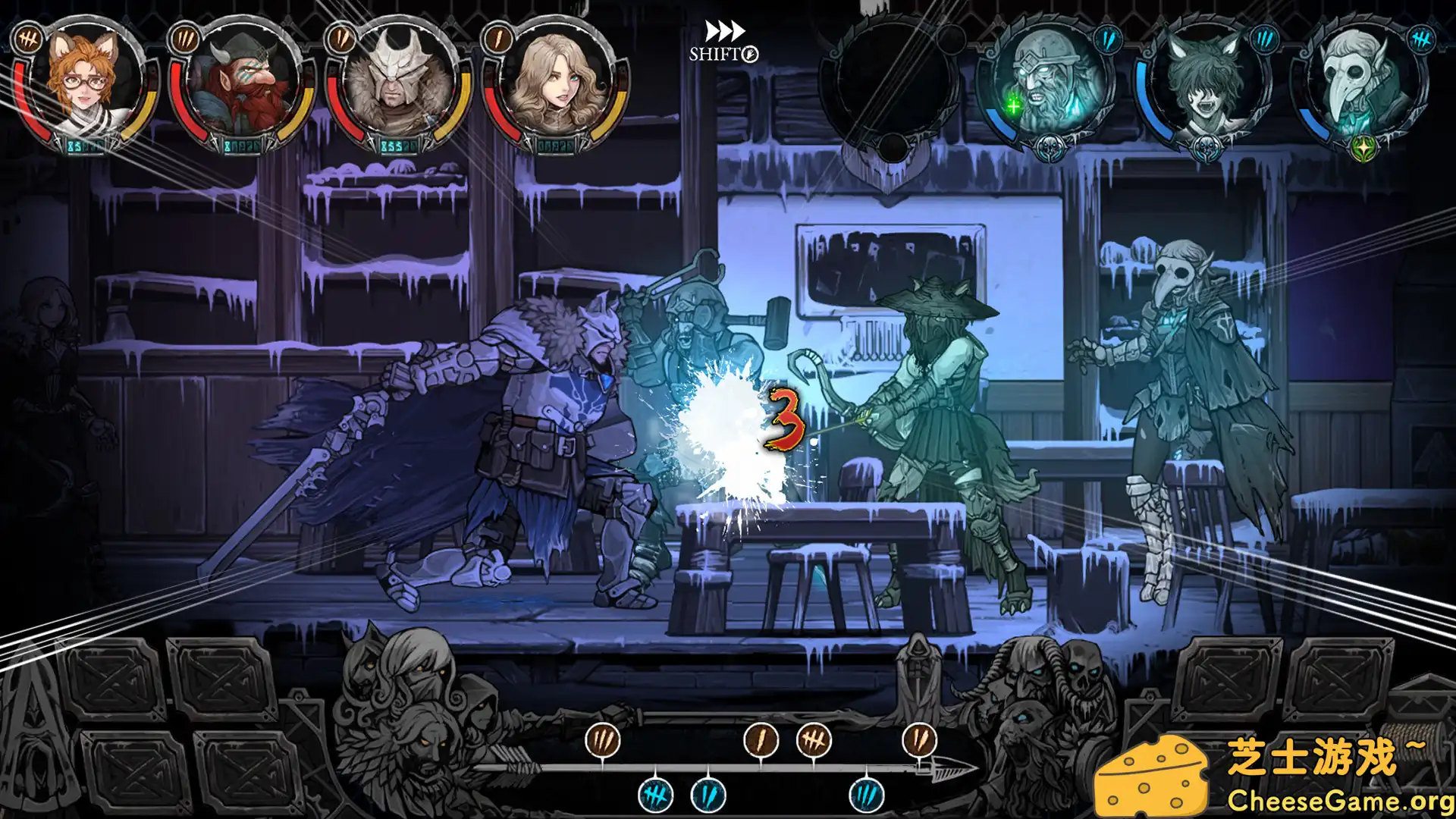Screen dimensions: 1456x819
Task: Click the blue four-claw enemy marker on the timeline
Action: click(655, 795)
